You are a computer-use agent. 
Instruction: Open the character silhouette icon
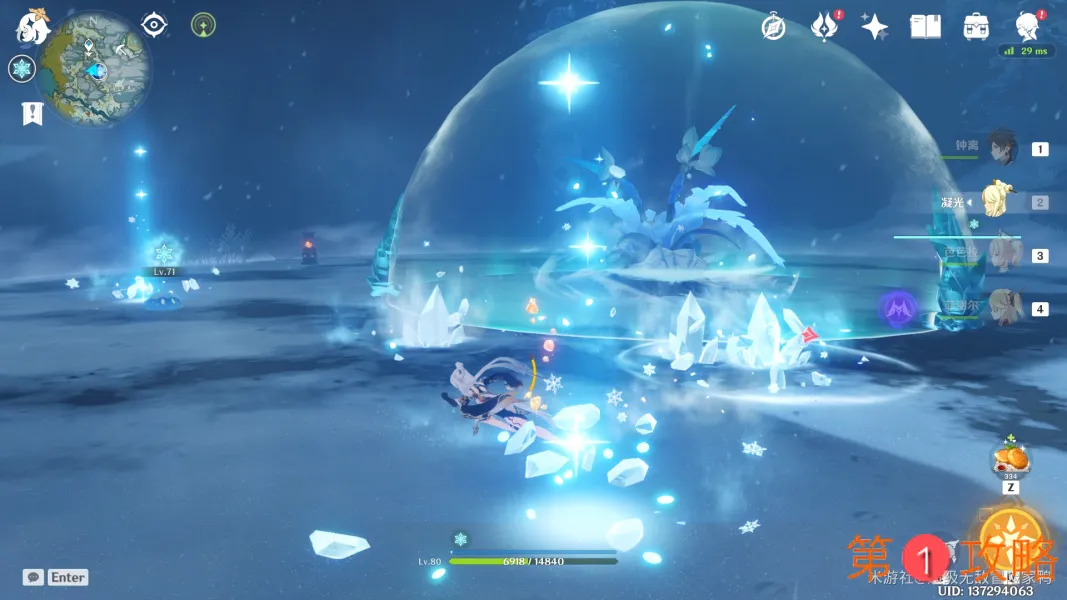coord(1026,25)
